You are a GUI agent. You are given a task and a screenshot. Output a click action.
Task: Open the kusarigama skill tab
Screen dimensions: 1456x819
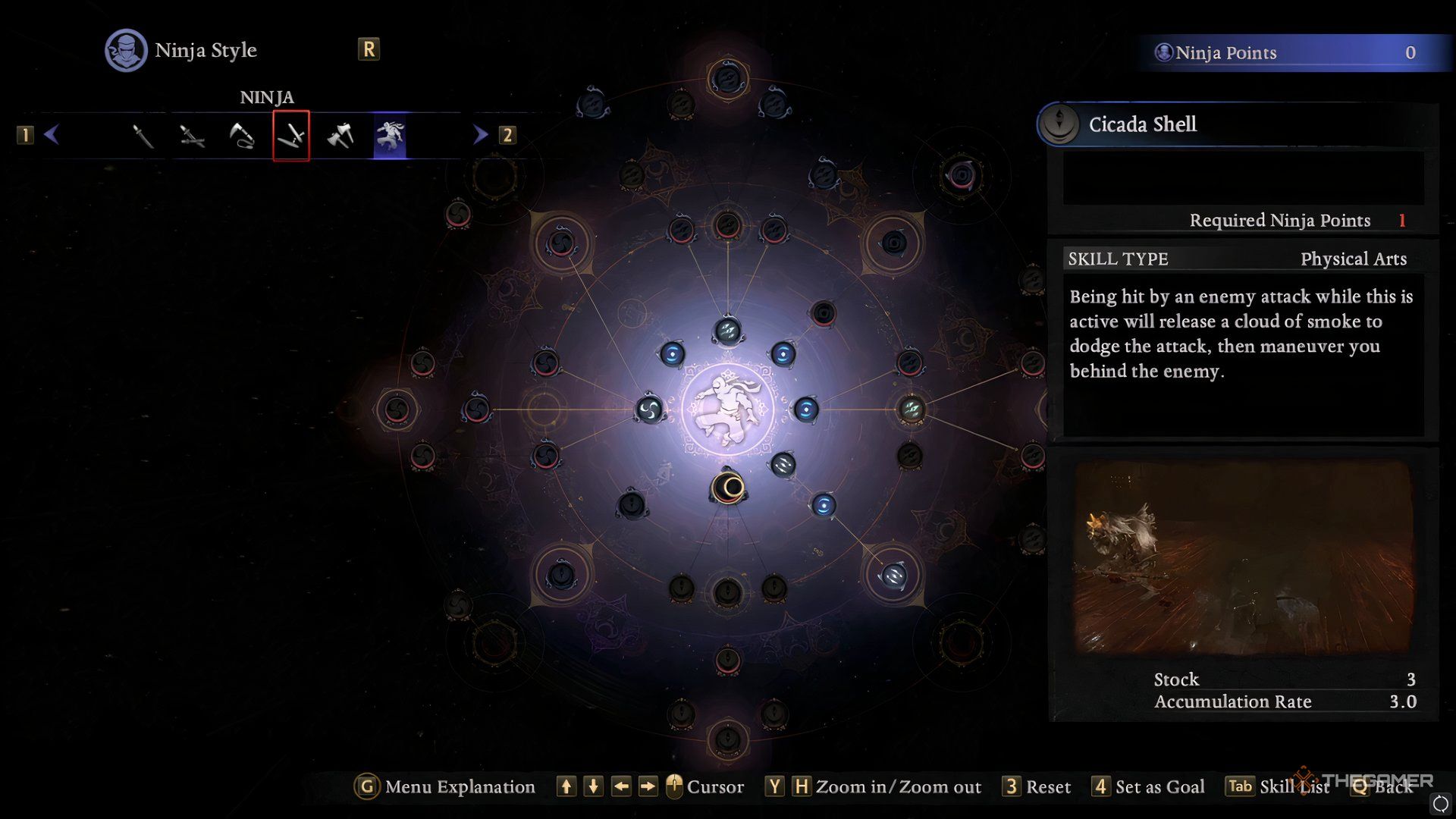click(241, 136)
